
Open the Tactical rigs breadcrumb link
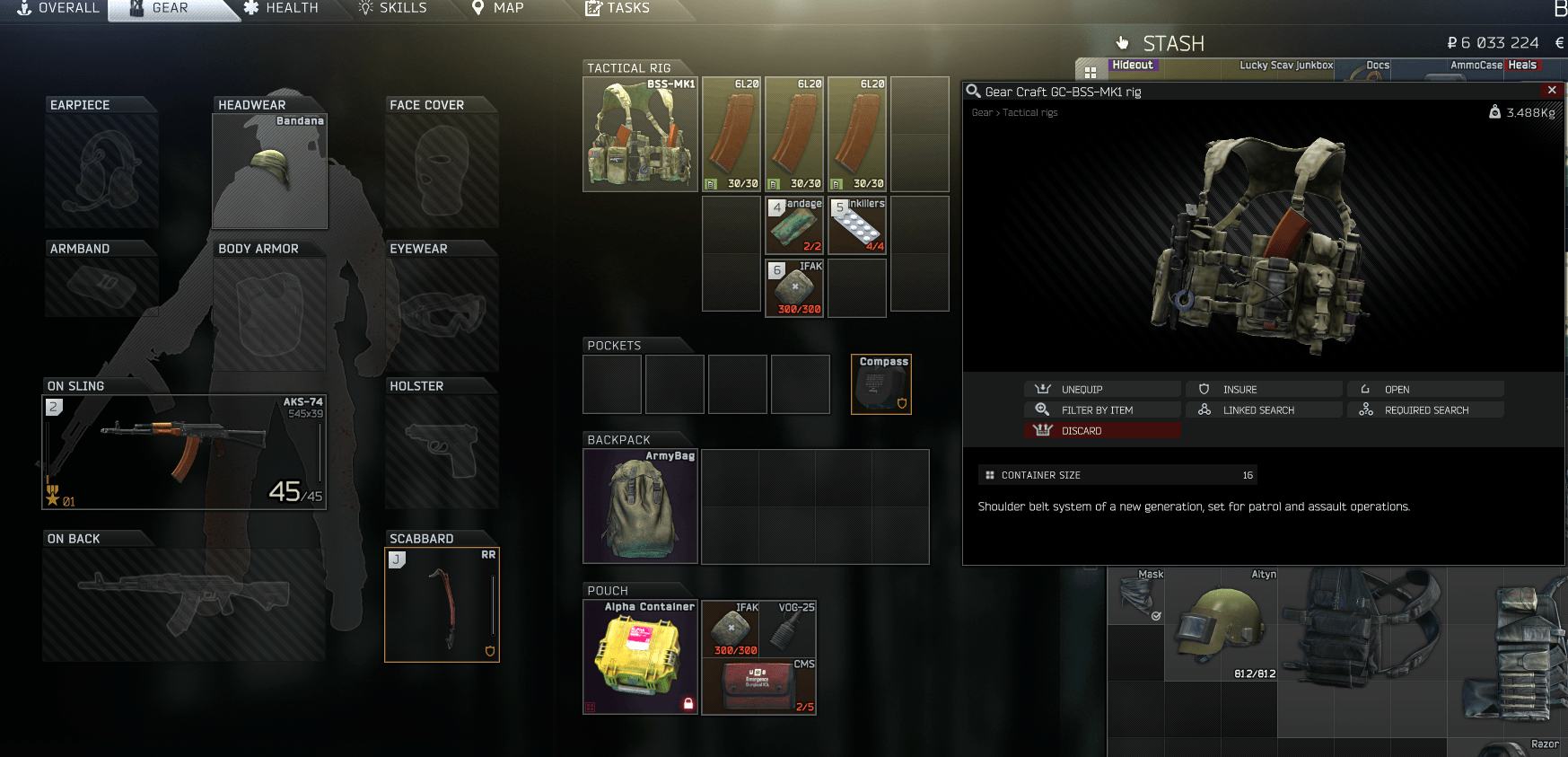coord(1029,112)
